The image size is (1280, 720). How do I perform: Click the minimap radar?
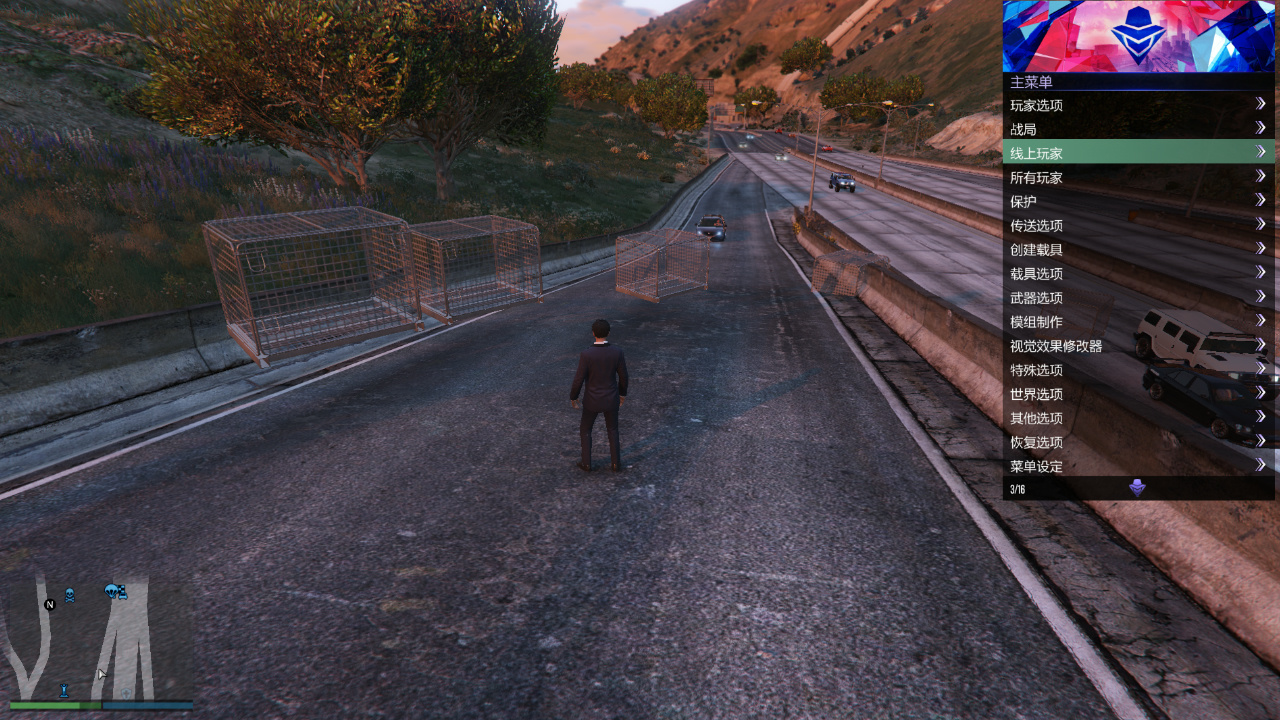[100, 638]
